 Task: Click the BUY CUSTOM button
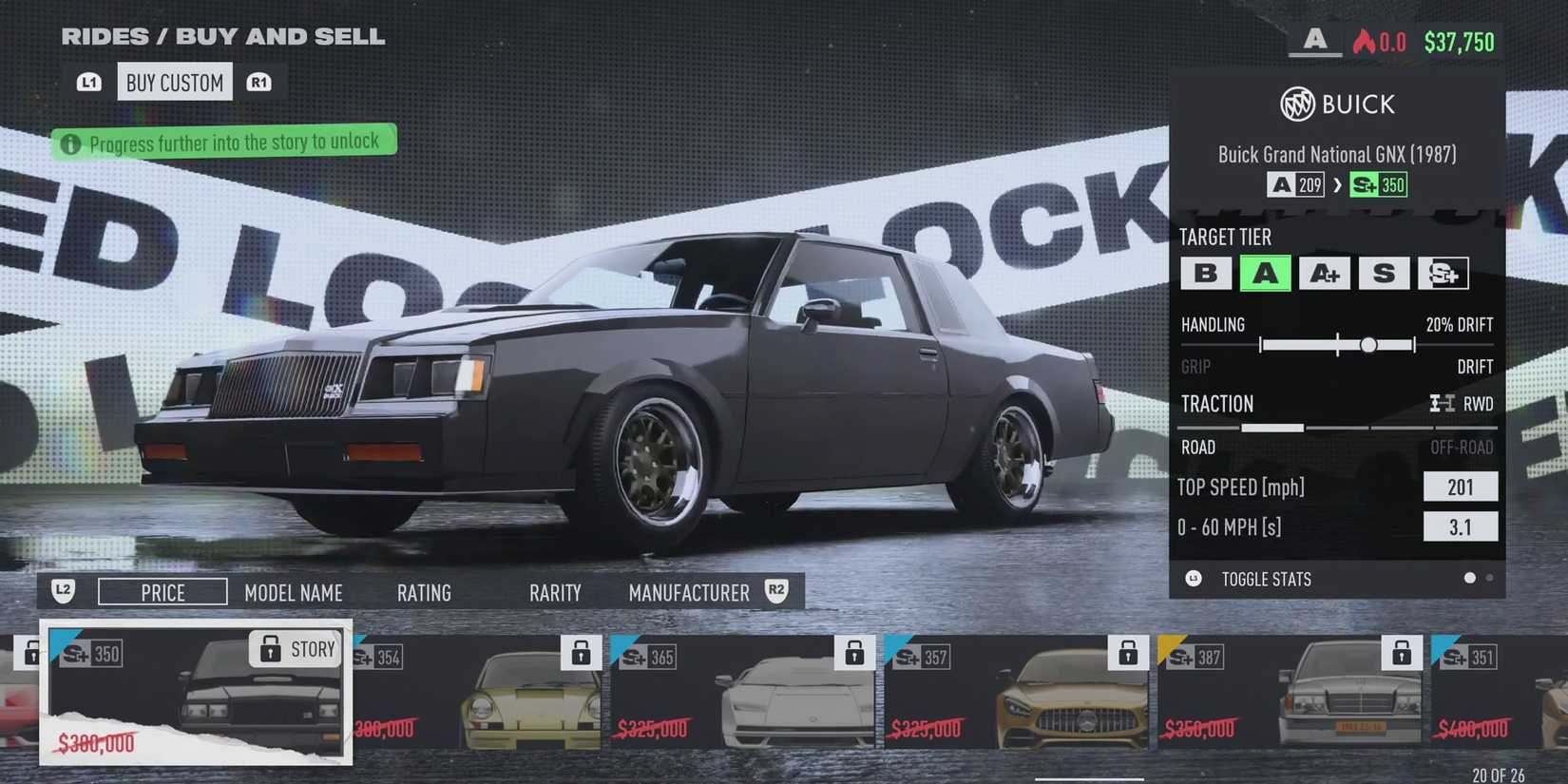174,82
